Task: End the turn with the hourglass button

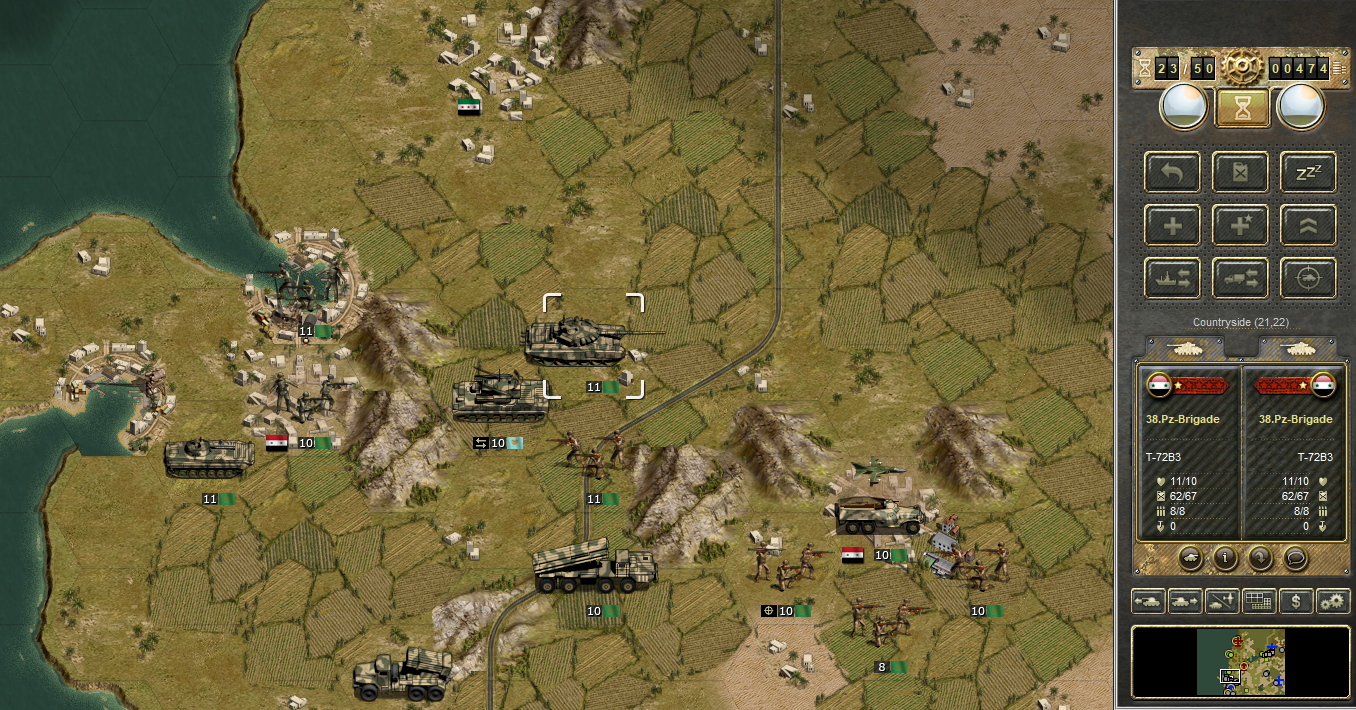Action: 1242,108
